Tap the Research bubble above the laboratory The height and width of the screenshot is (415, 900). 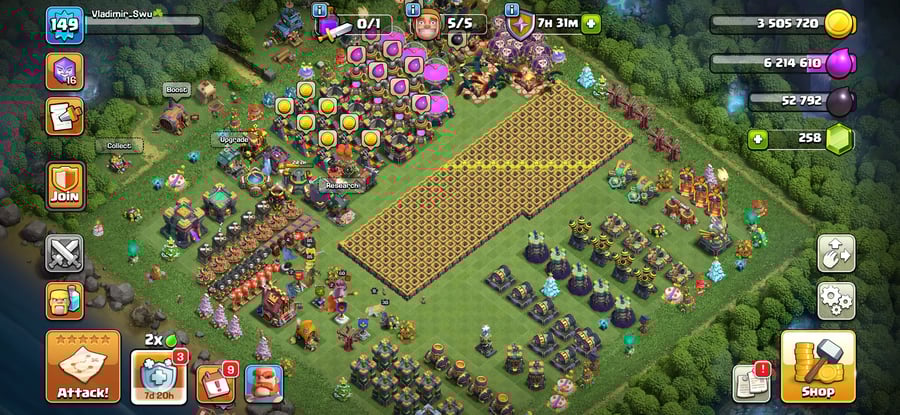[340, 185]
